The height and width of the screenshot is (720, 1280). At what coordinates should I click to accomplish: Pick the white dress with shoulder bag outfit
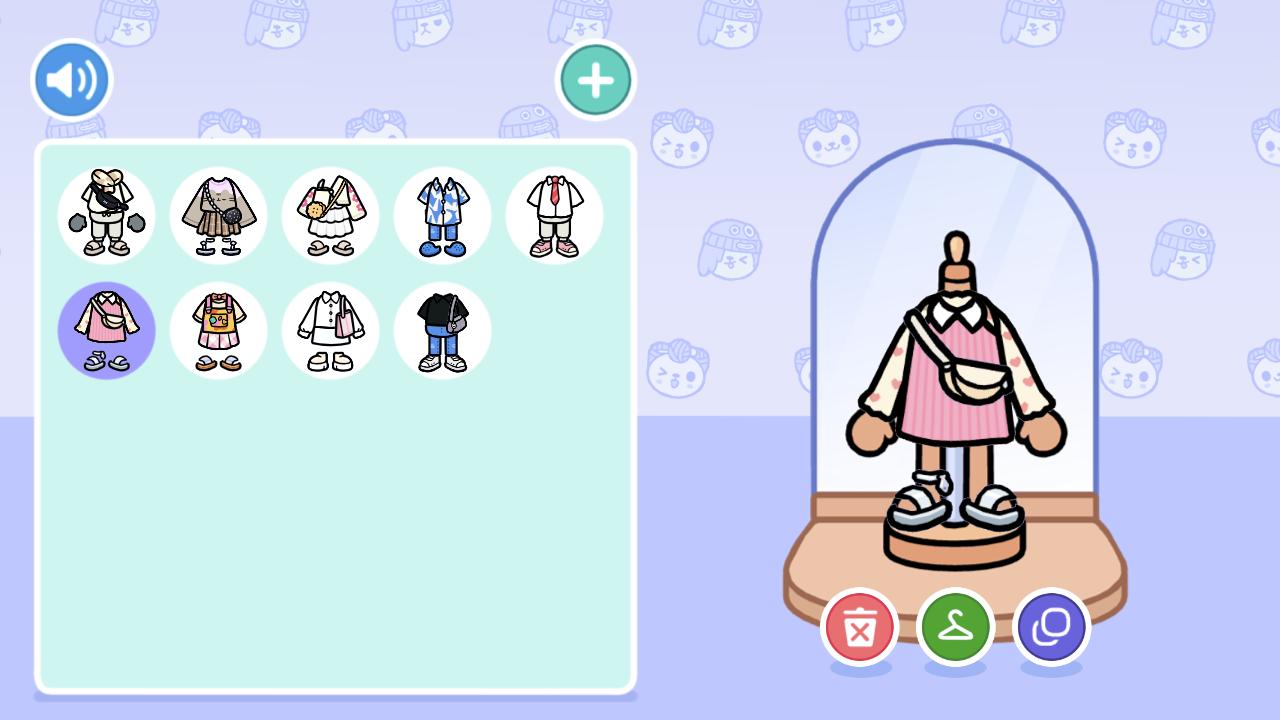(331, 215)
